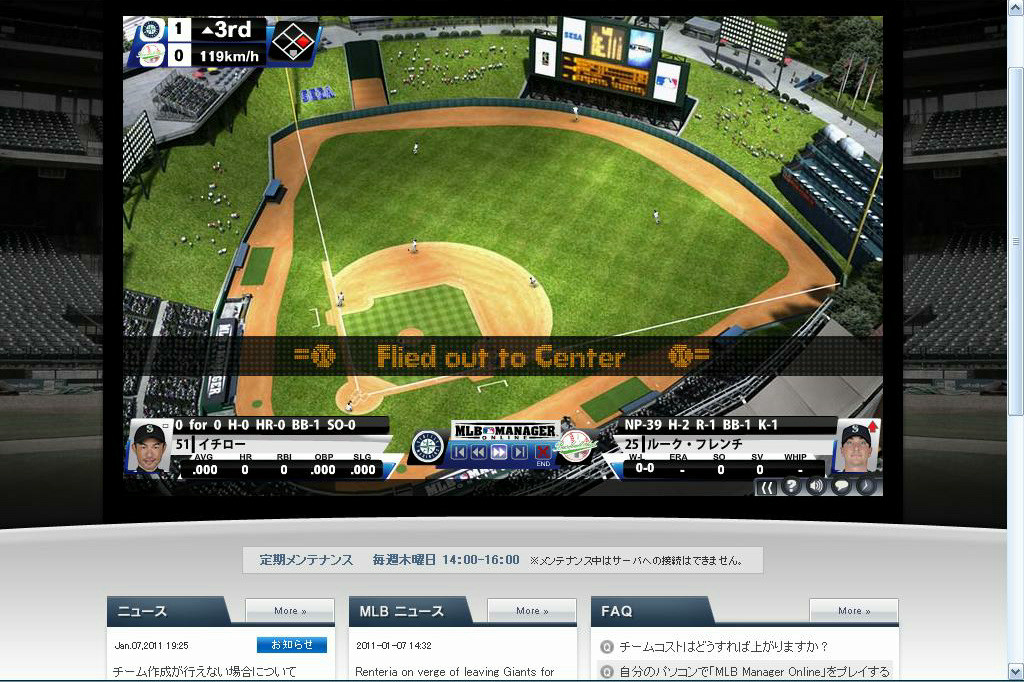This screenshot has height=682, width=1024.
Task: Open the FAQ about playing on your own PC
Action: (754, 672)
